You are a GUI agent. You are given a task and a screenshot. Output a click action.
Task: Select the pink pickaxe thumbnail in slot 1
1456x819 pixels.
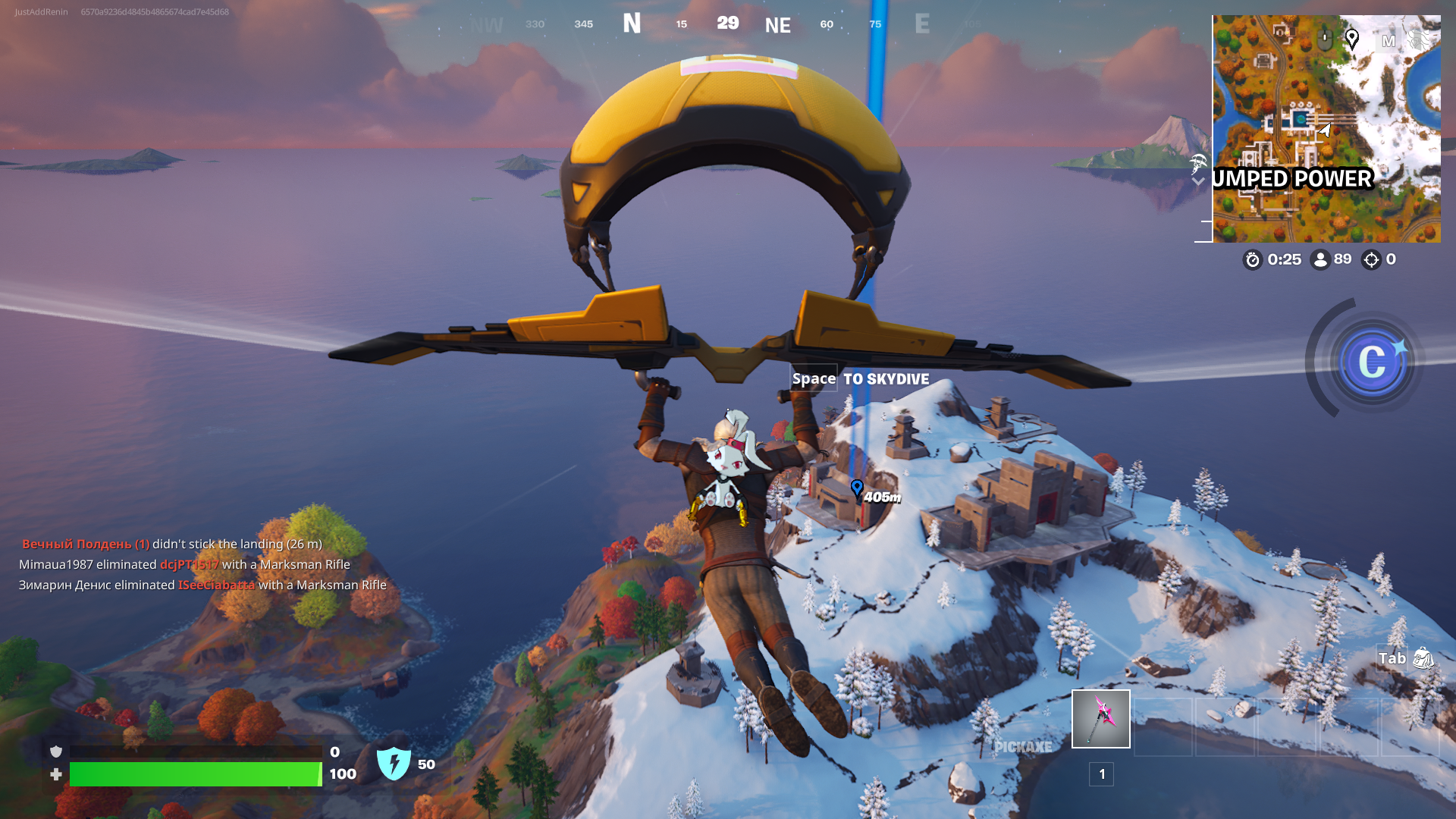coord(1100,719)
